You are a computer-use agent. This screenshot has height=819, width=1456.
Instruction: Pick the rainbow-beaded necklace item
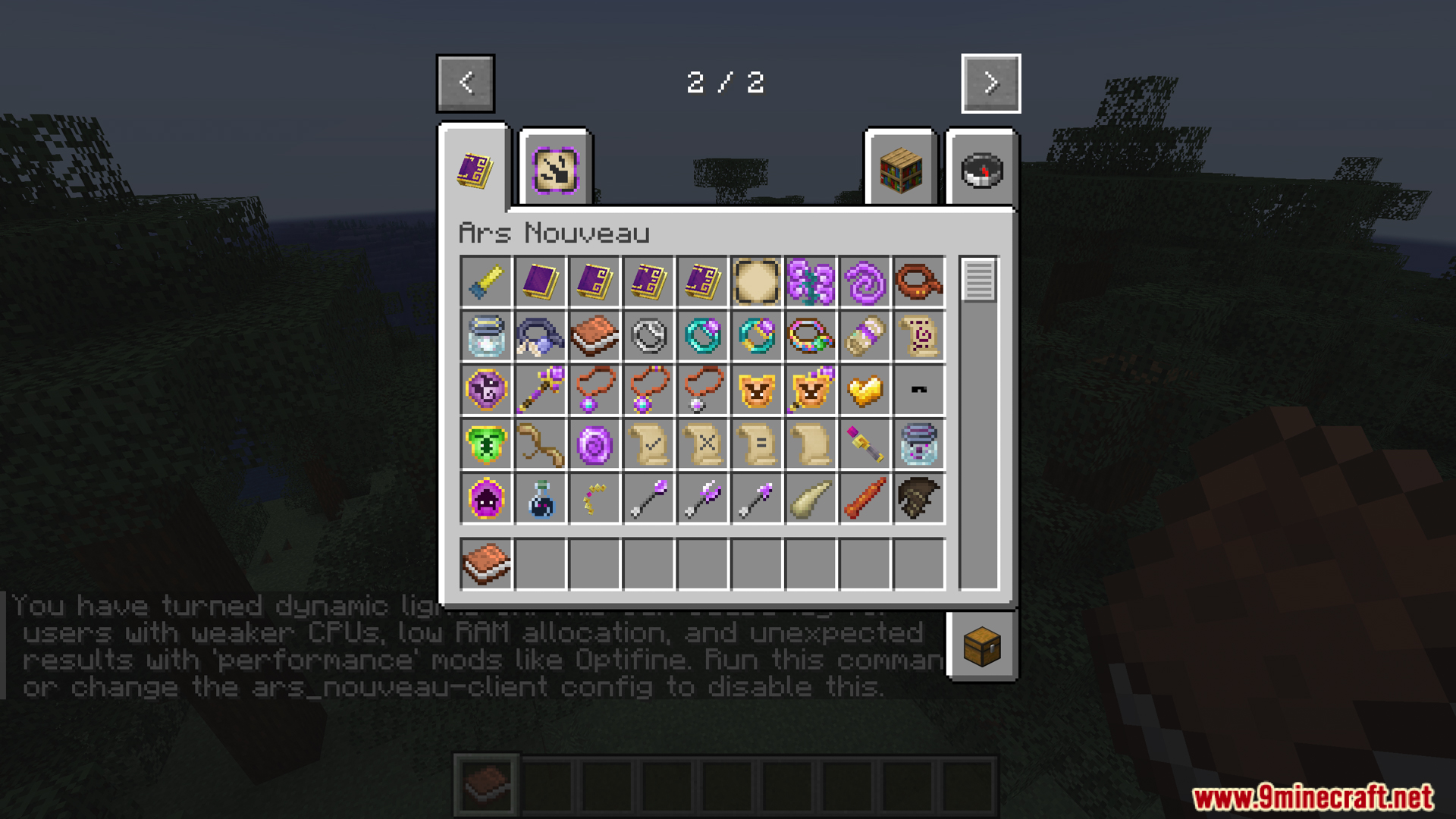811,336
